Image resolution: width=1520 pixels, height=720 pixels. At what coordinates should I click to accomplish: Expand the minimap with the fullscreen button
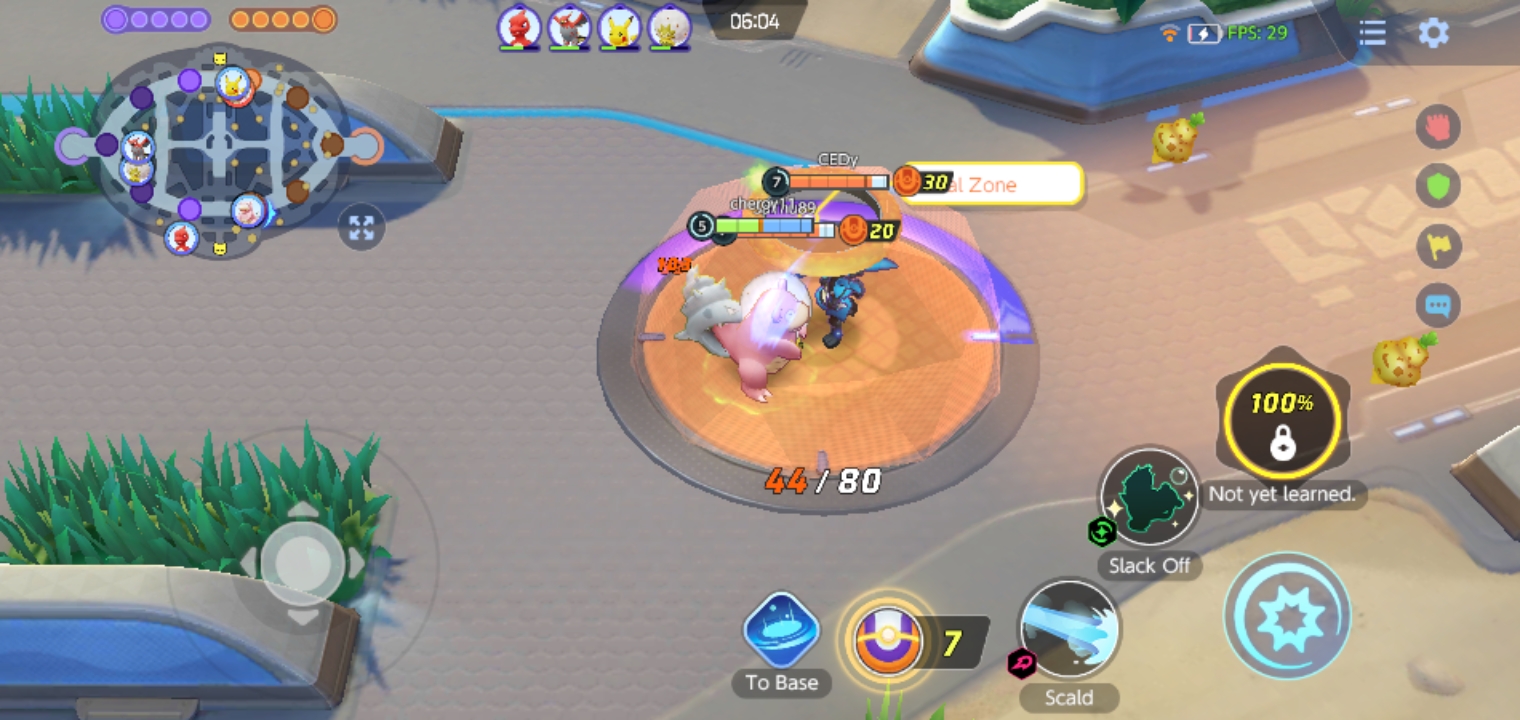361,228
